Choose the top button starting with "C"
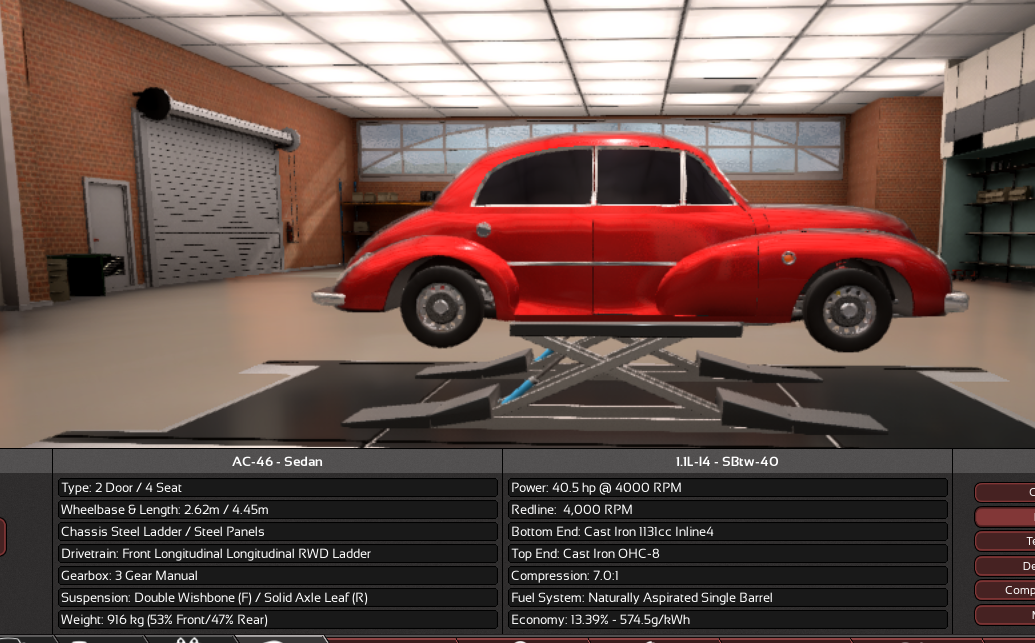Viewport: 1035px width, 643px height. coord(1006,493)
